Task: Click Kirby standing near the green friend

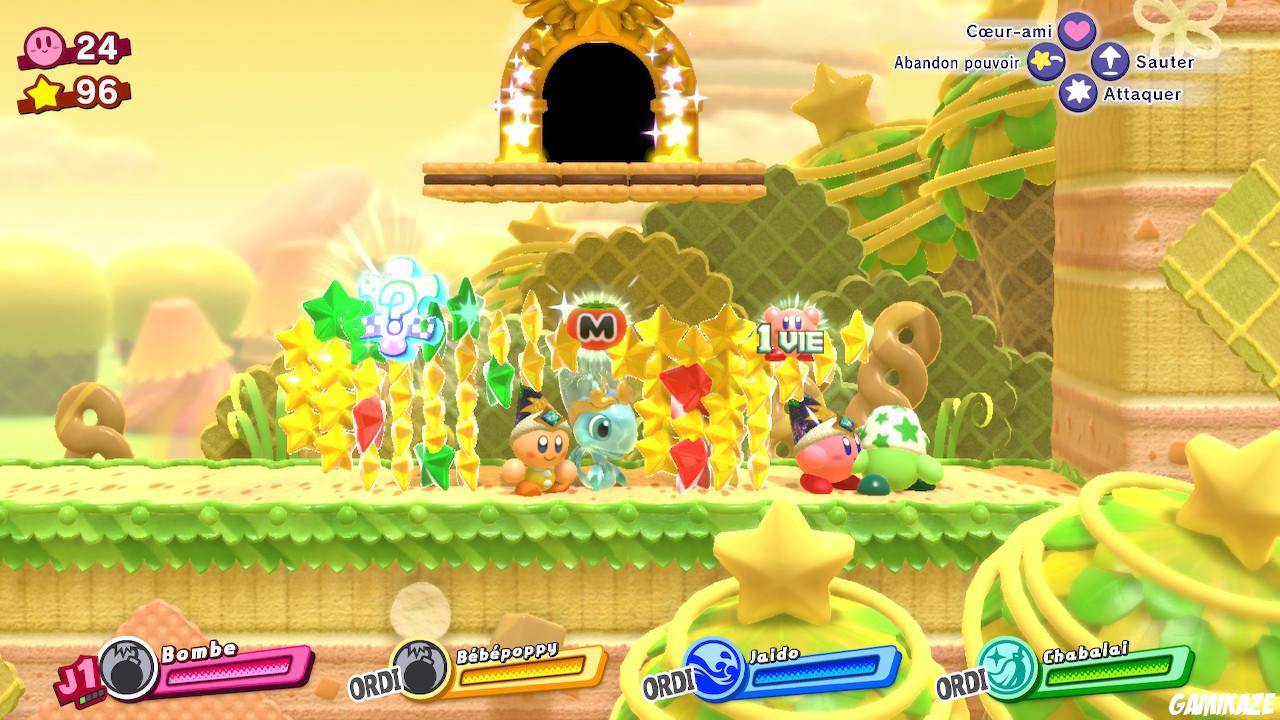Action: click(x=826, y=460)
